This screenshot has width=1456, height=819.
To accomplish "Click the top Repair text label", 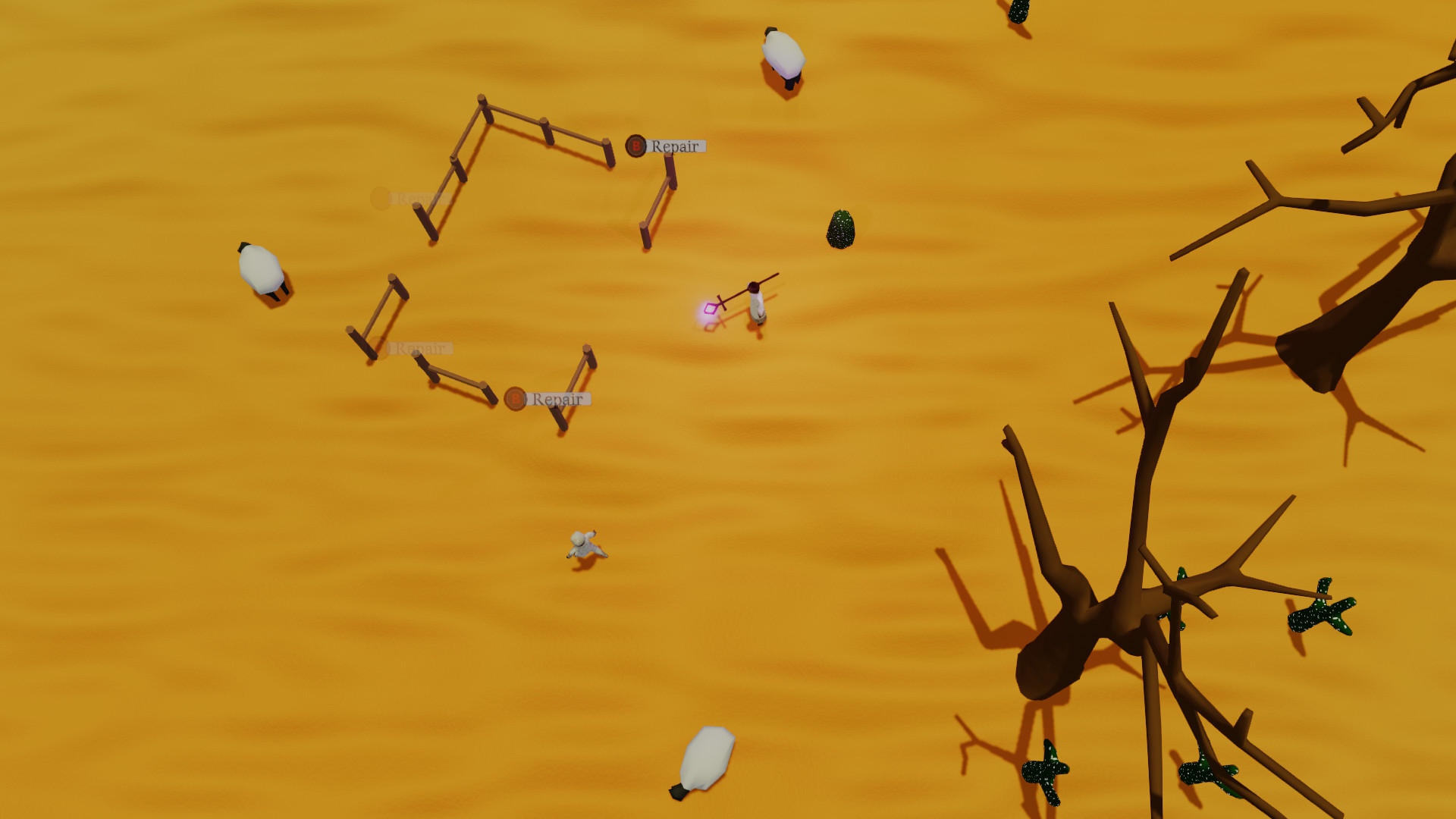I will click(673, 146).
